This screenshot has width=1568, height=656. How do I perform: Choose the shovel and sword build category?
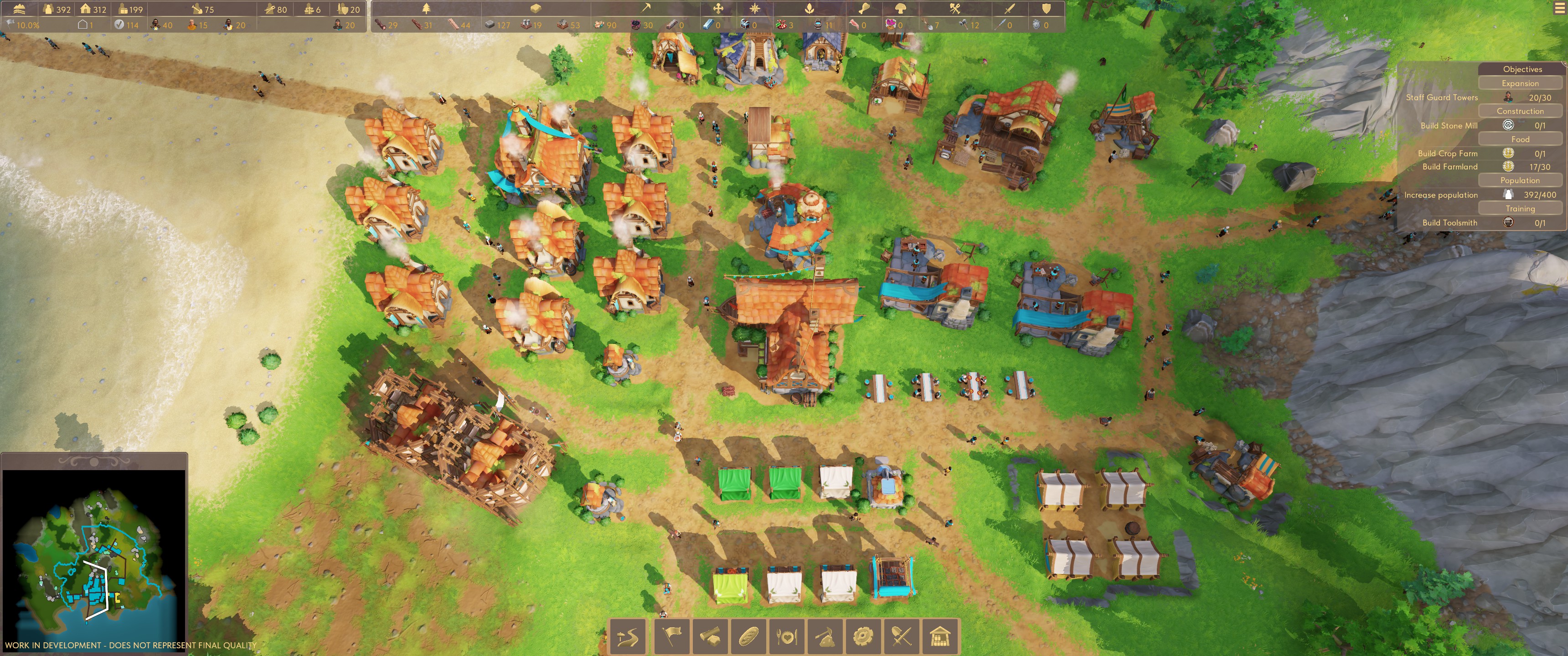902,636
